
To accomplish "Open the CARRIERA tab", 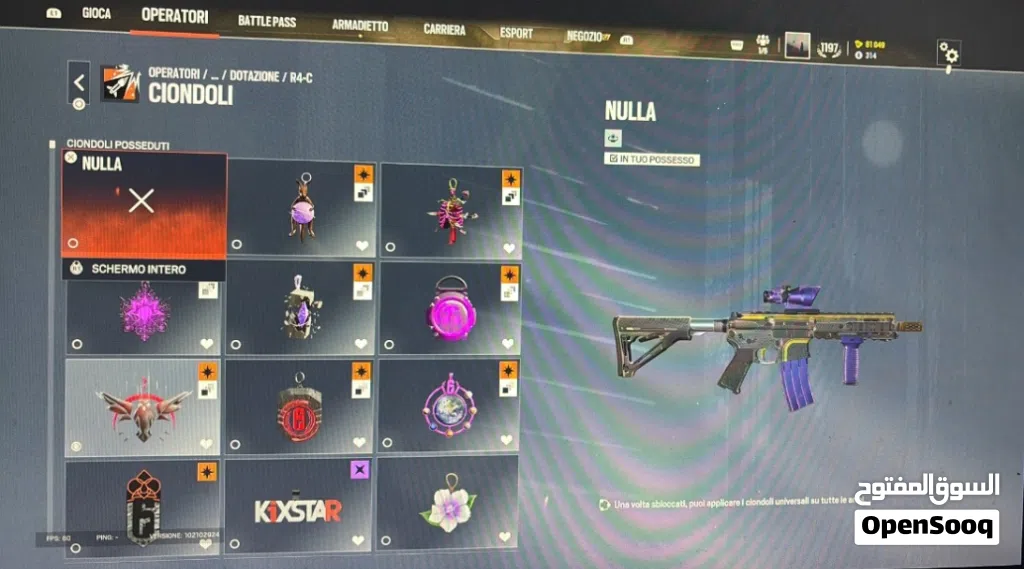I will click(444, 30).
